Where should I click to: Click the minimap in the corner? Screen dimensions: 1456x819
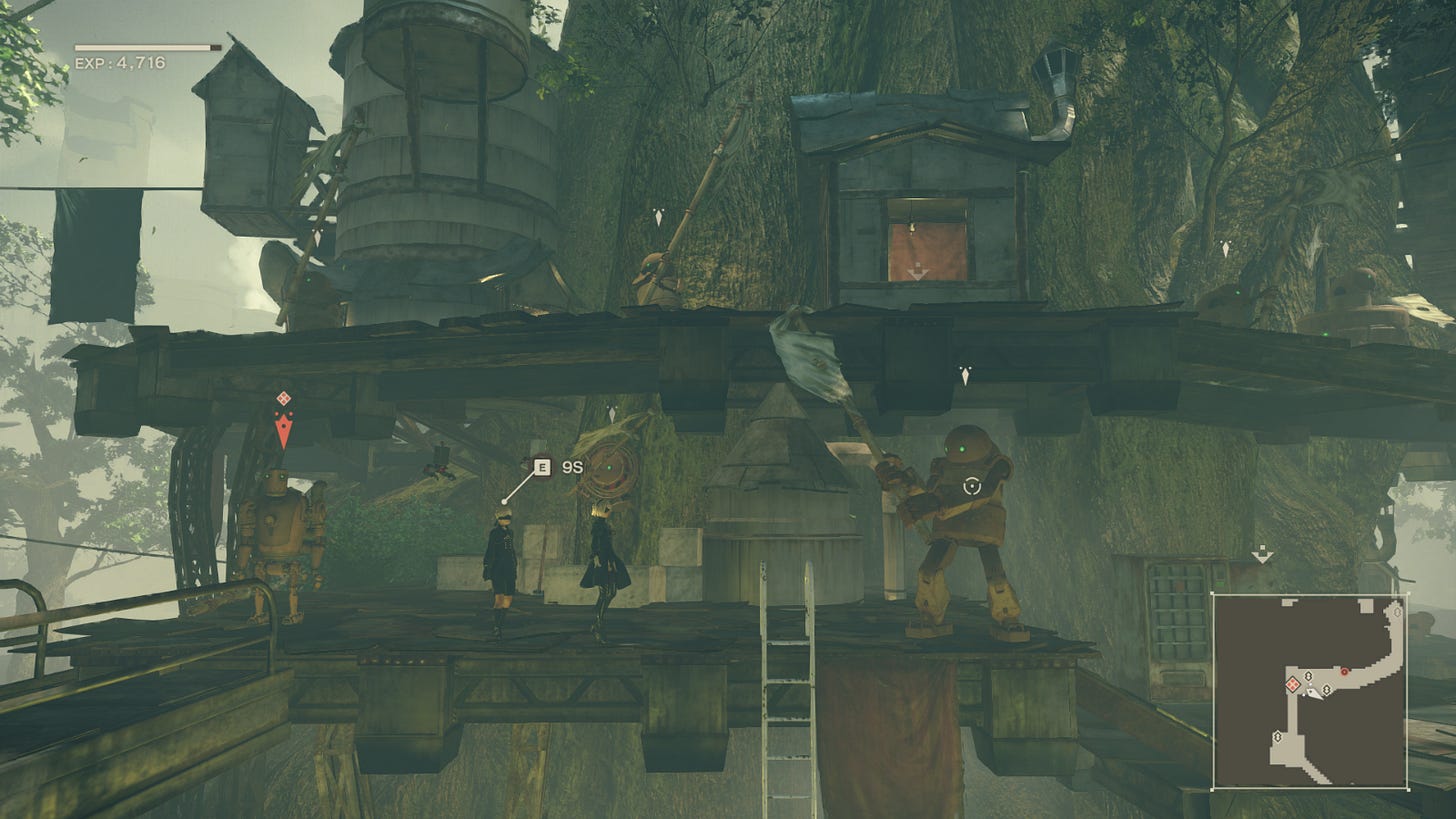(x=1310, y=691)
